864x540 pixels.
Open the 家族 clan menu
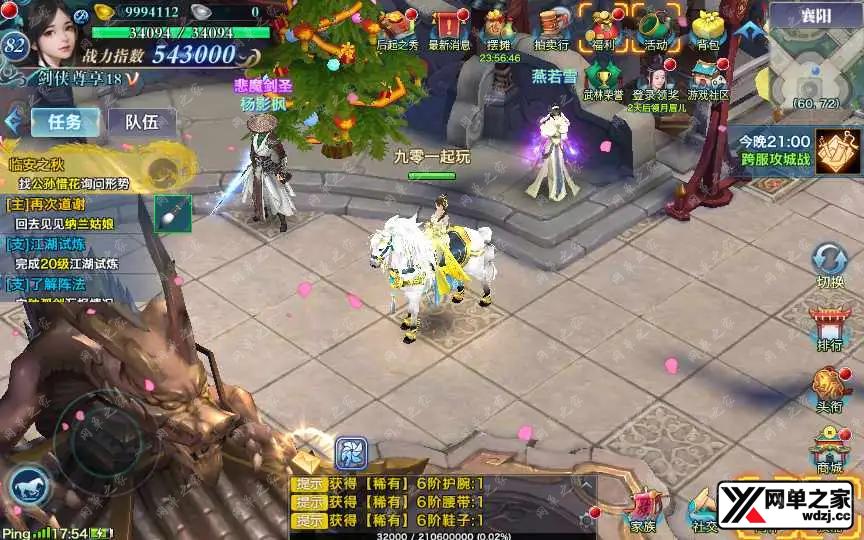pos(643,510)
